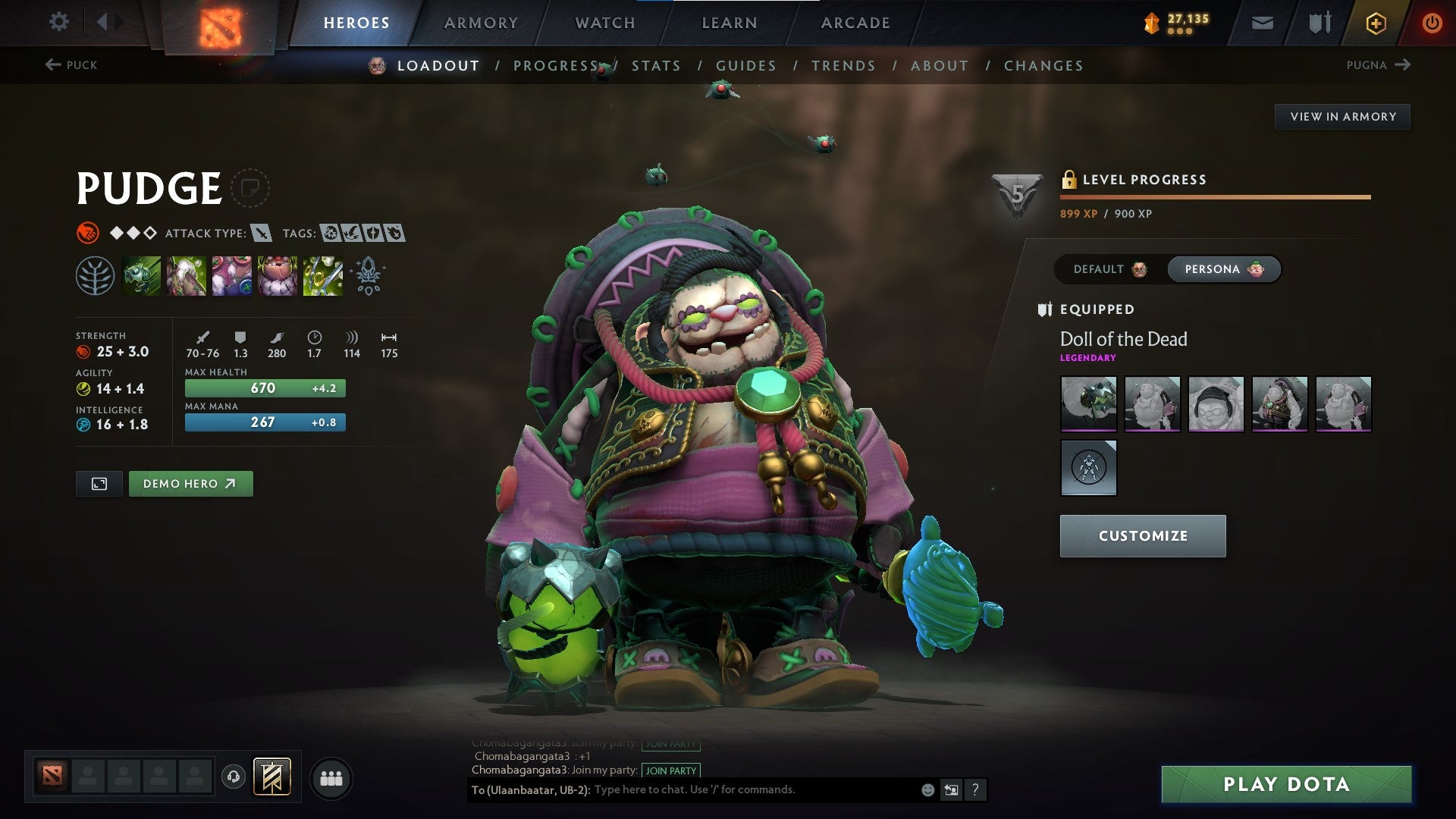Open the Trends section

click(843, 66)
